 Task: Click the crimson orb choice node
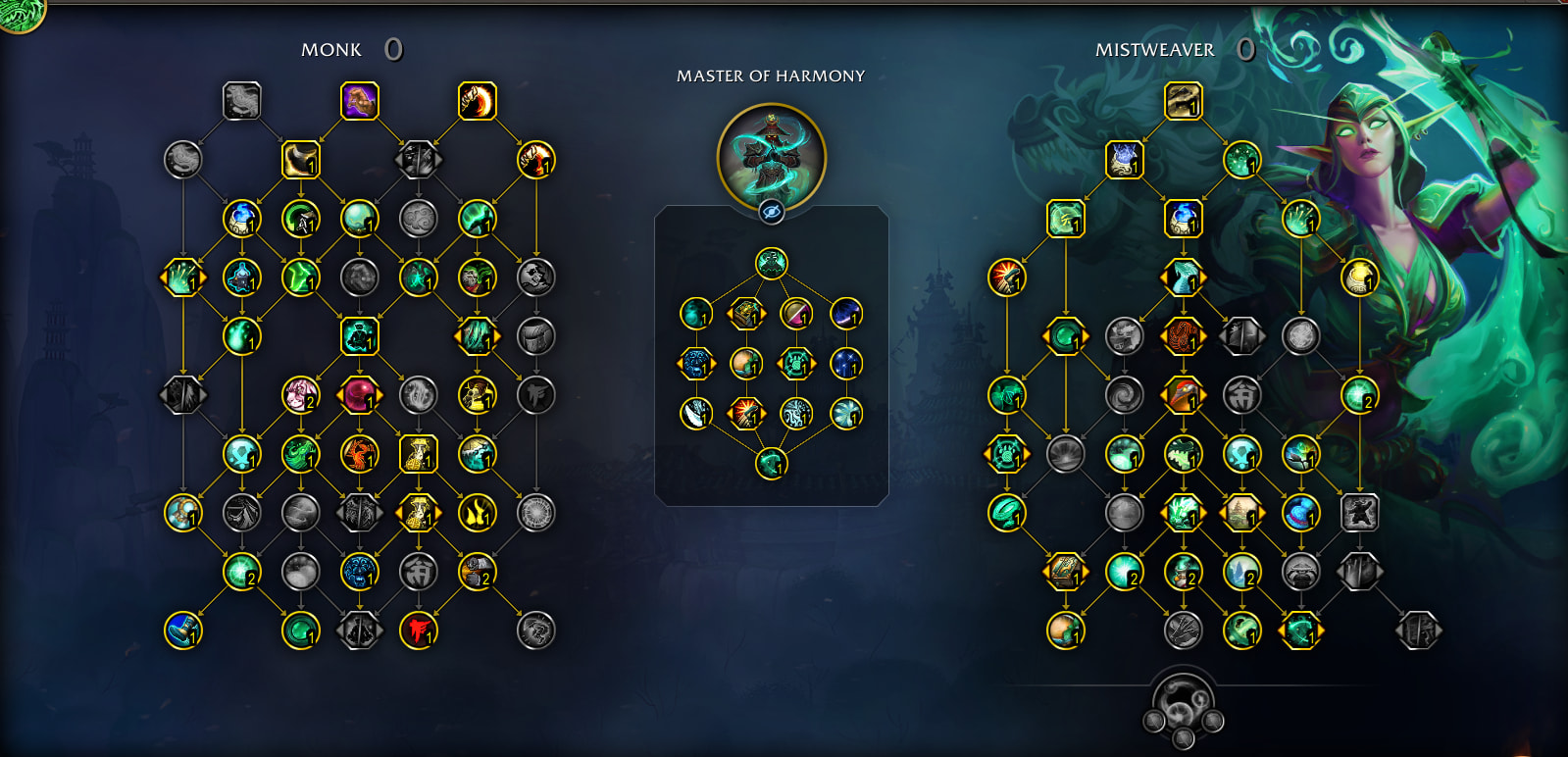click(360, 395)
